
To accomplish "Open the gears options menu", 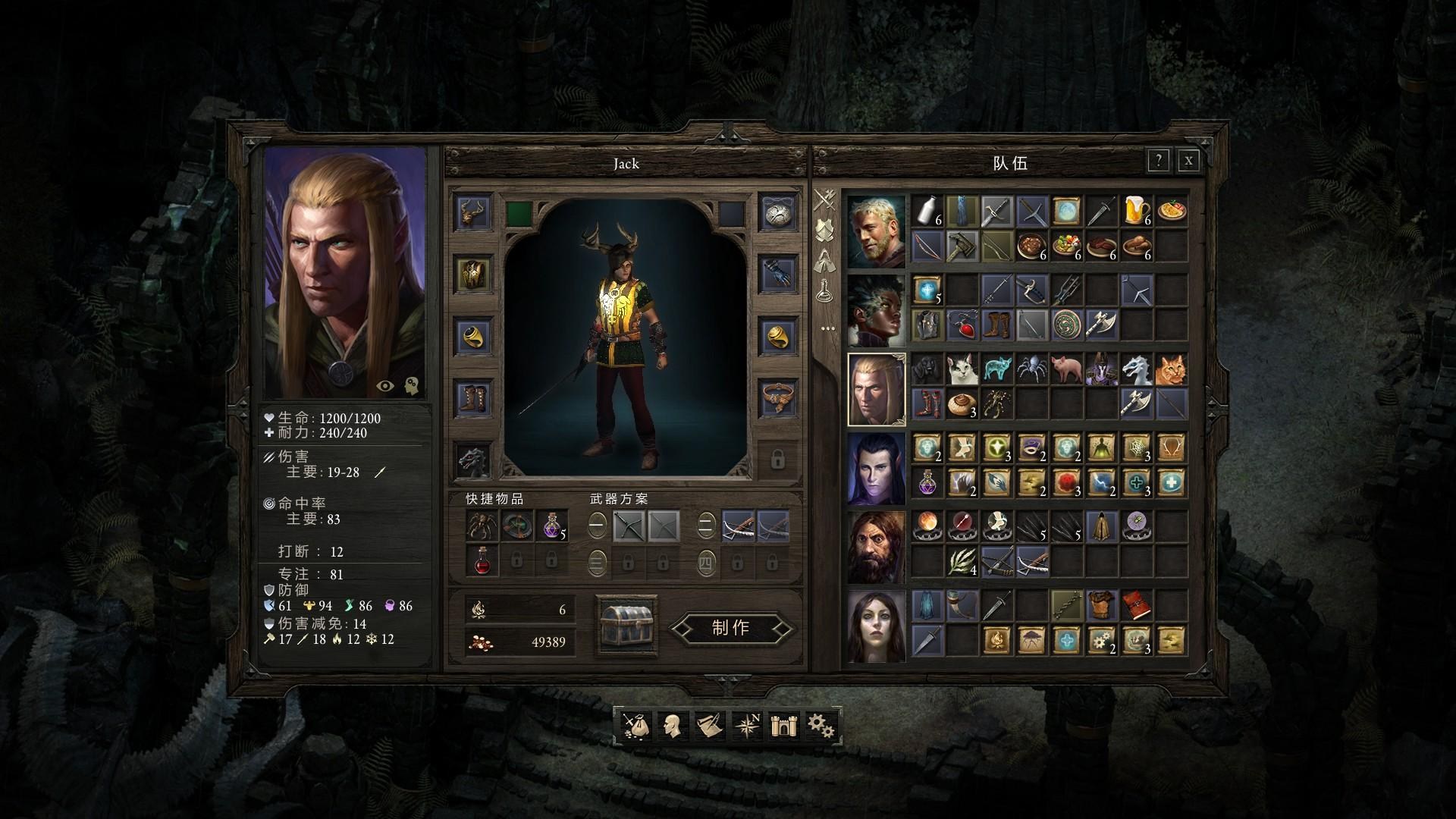I will click(821, 726).
